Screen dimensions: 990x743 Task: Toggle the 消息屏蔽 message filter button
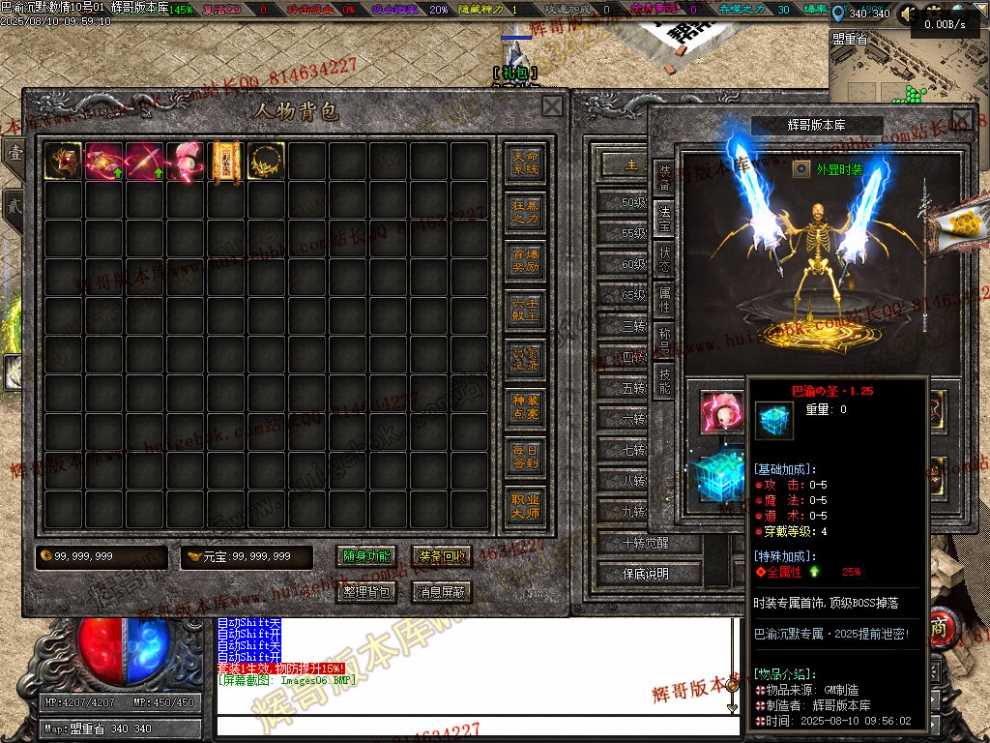click(442, 592)
